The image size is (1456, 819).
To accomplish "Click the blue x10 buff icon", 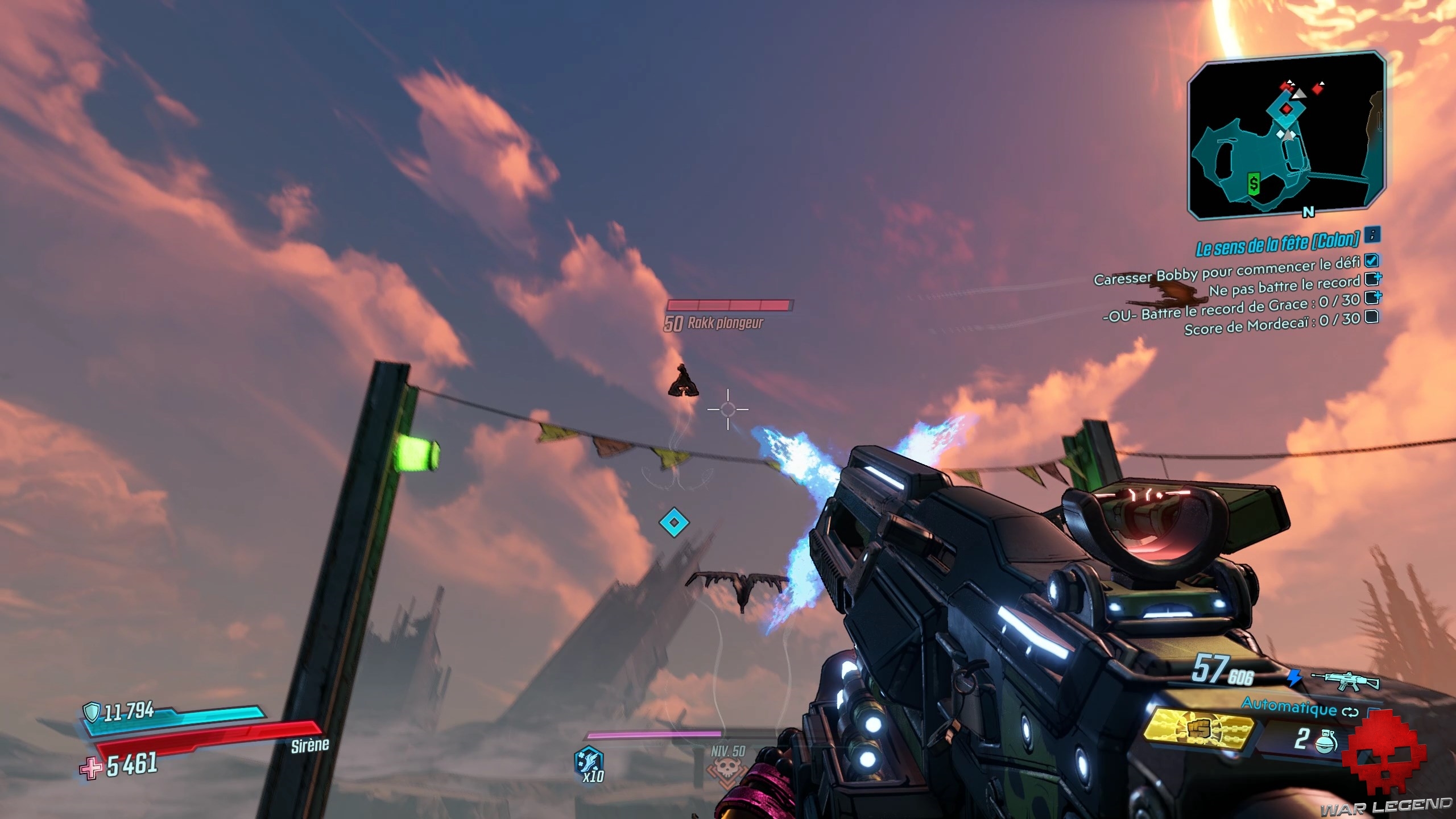I will tap(589, 762).
